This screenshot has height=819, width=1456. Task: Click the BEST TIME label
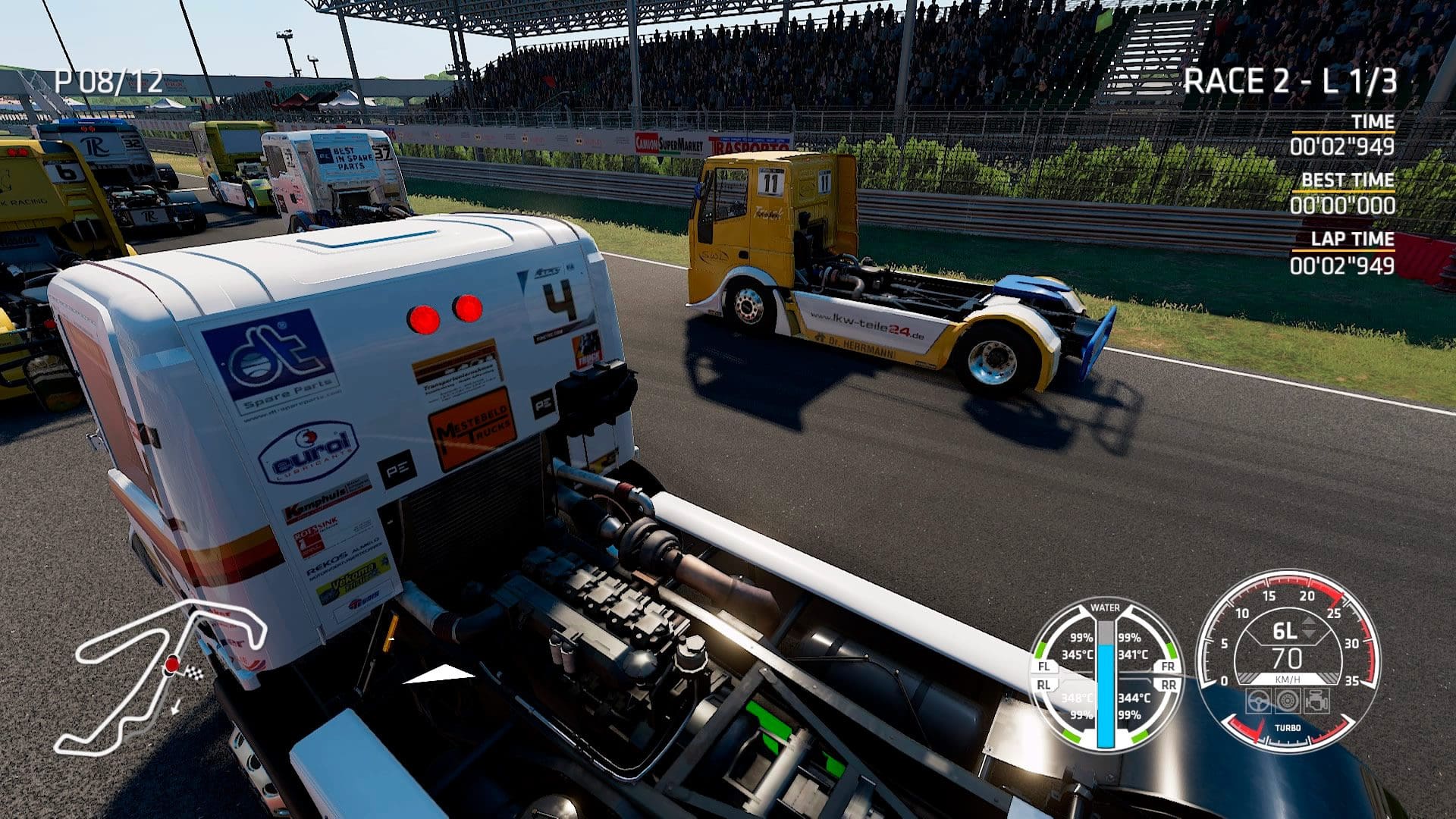(x=1348, y=180)
